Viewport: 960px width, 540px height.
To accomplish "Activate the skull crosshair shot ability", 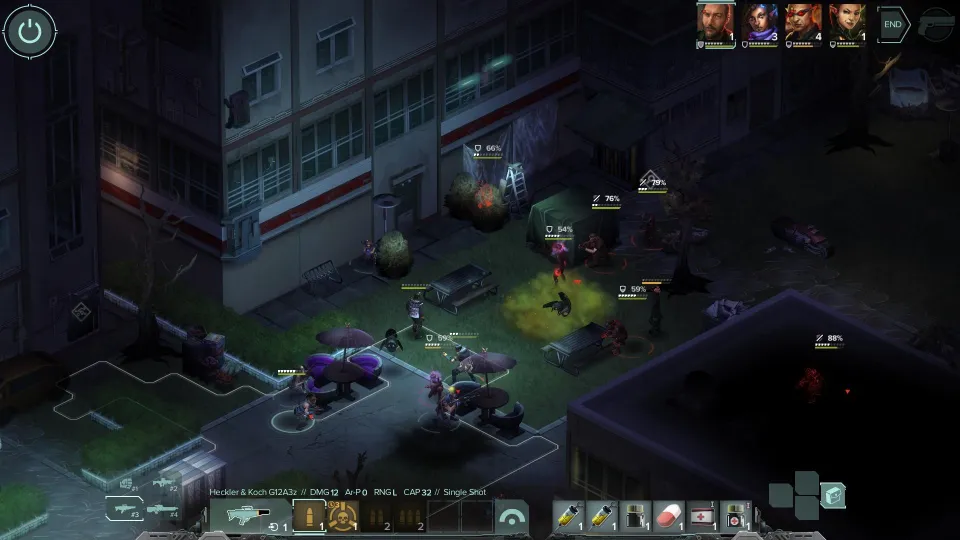I will point(343,516).
